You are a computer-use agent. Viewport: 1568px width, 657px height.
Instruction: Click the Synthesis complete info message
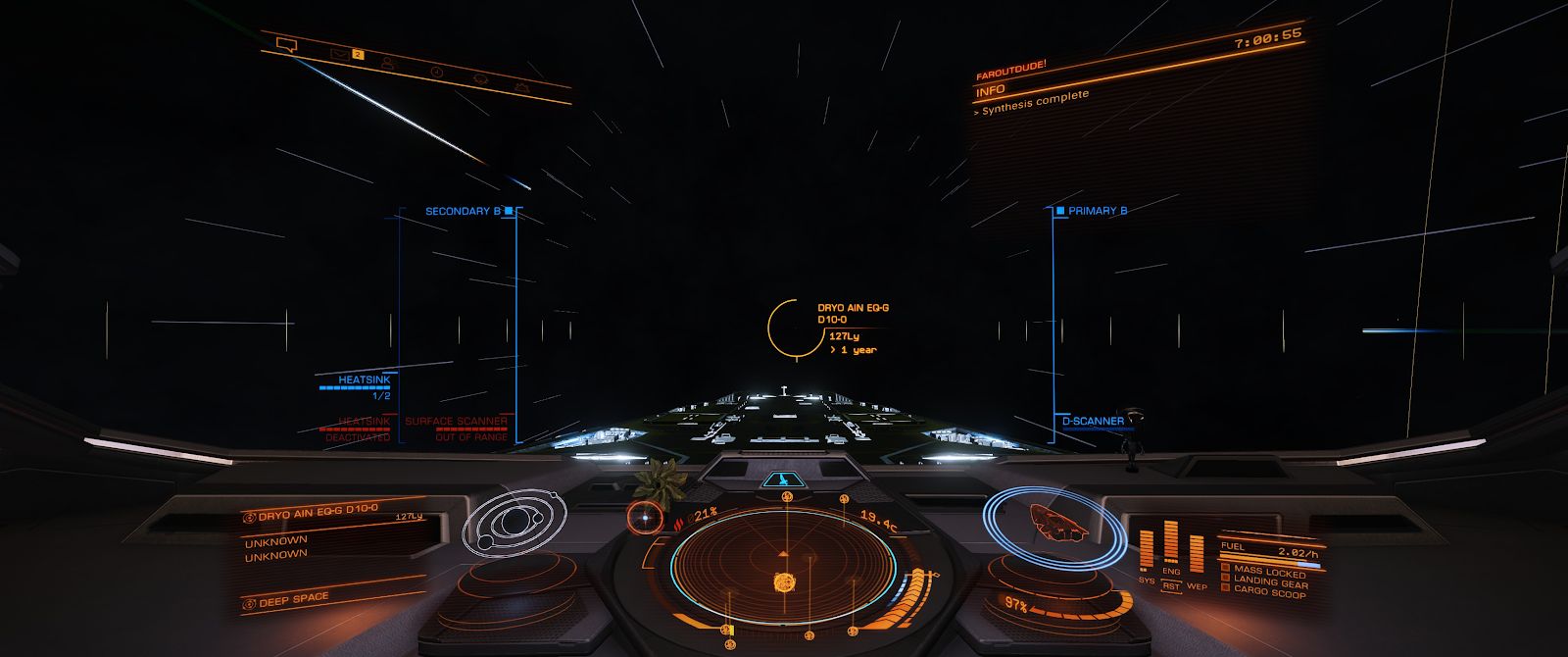(1035, 102)
